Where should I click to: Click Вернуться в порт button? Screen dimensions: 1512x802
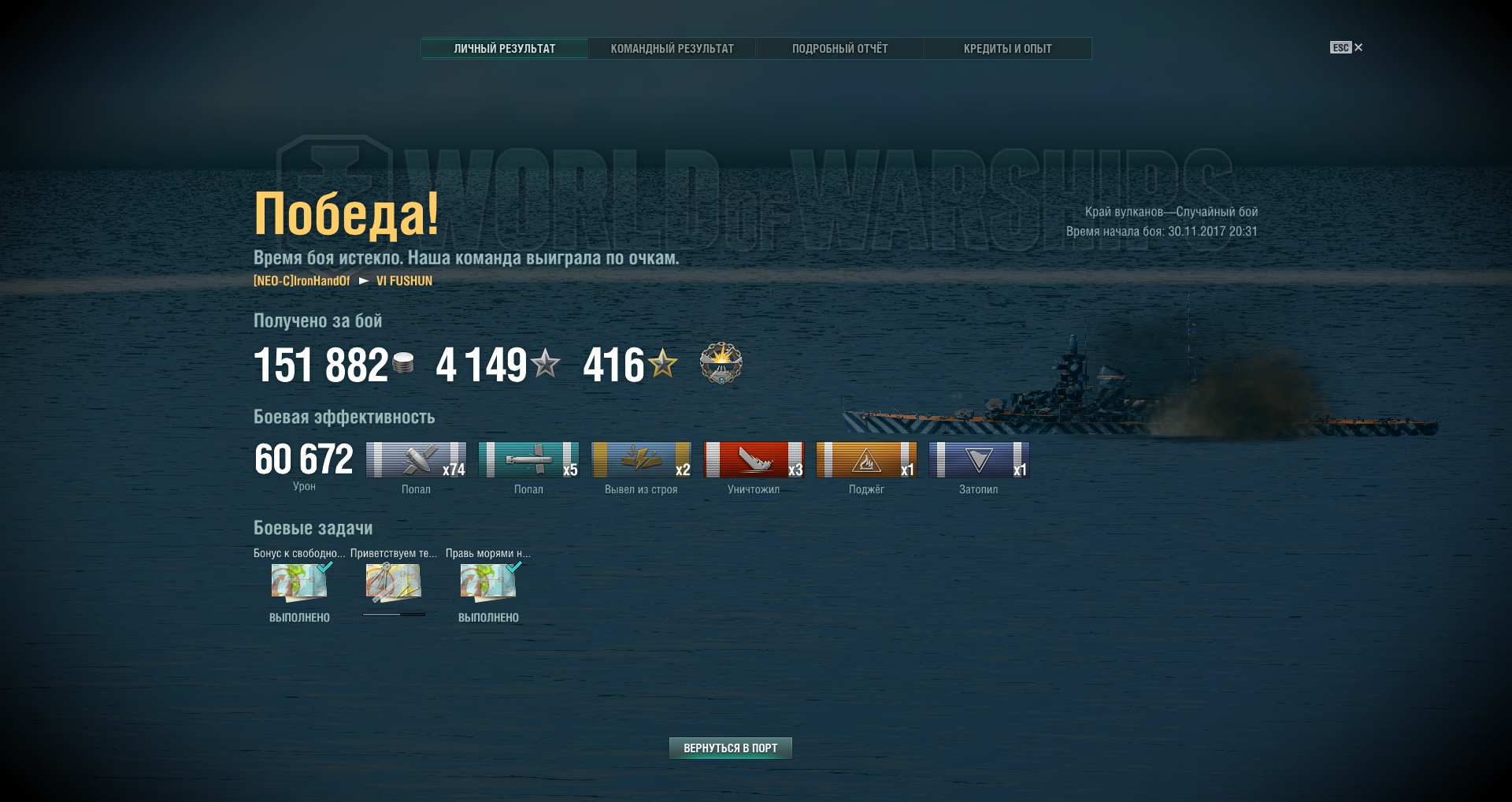[x=730, y=748]
